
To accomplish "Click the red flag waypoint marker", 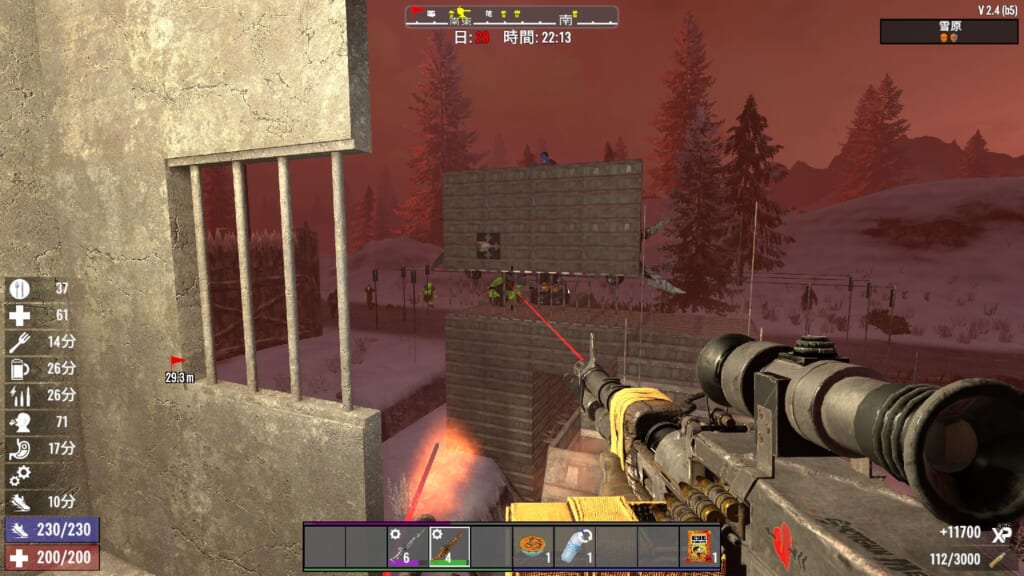I will 178,361.
